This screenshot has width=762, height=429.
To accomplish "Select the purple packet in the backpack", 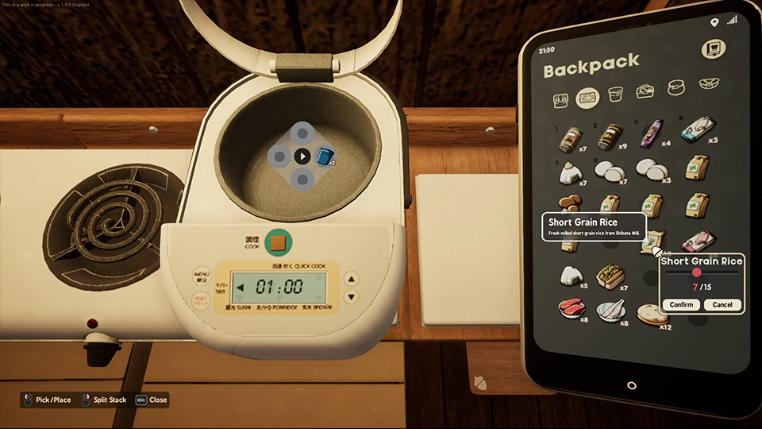I will pos(652,133).
